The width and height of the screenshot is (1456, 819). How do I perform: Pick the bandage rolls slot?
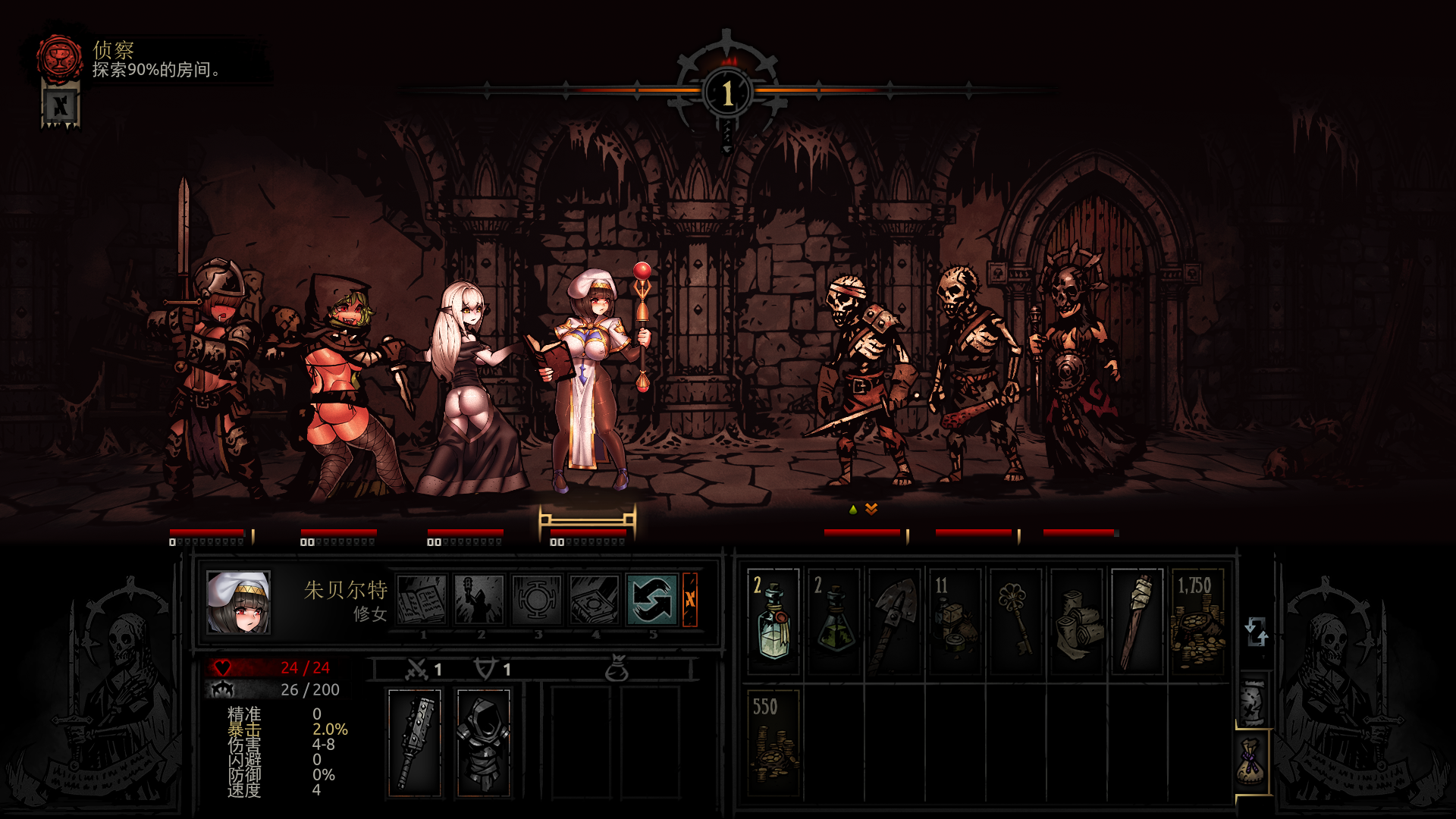[x=1077, y=622]
